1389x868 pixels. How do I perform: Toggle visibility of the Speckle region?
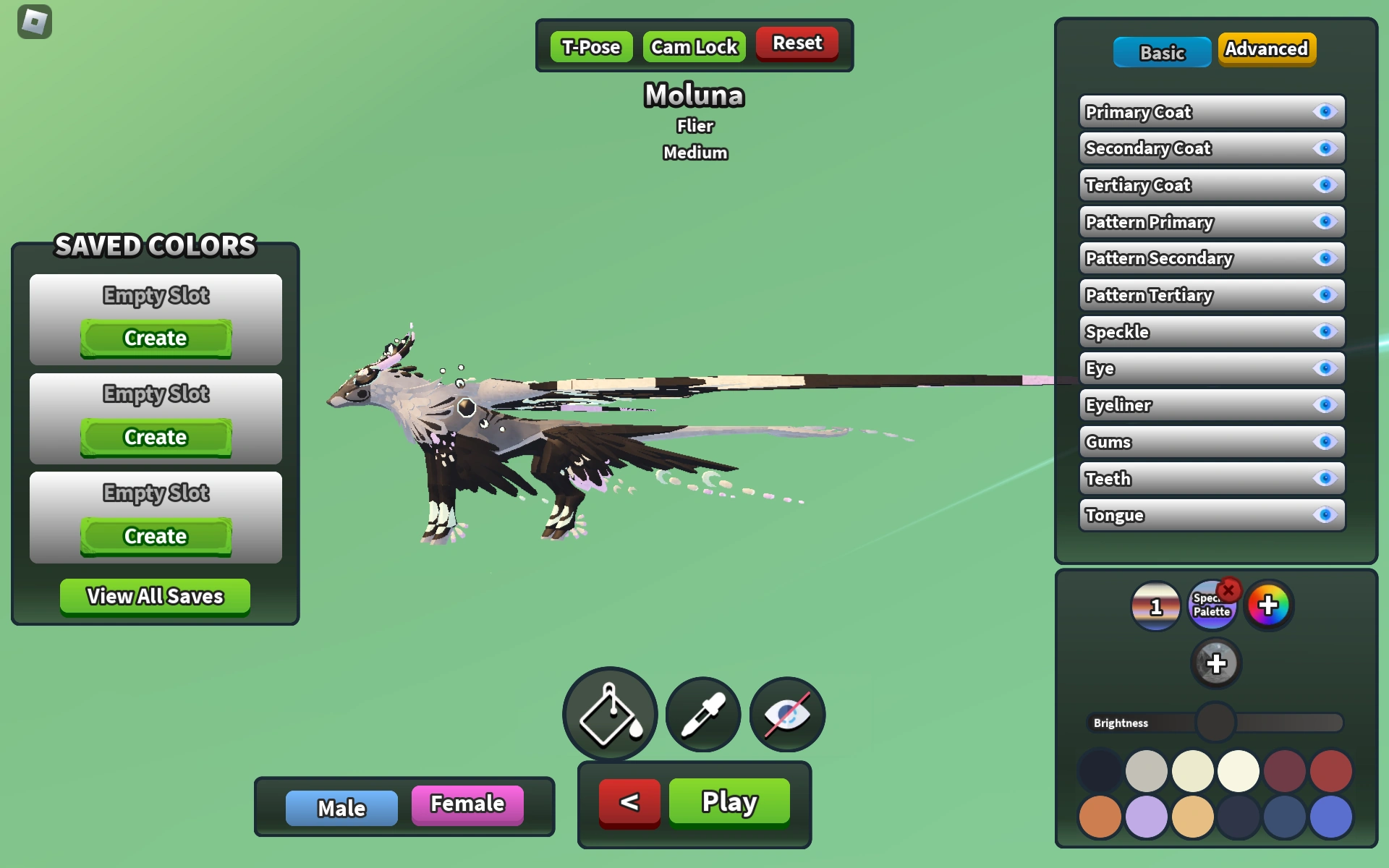[1325, 331]
